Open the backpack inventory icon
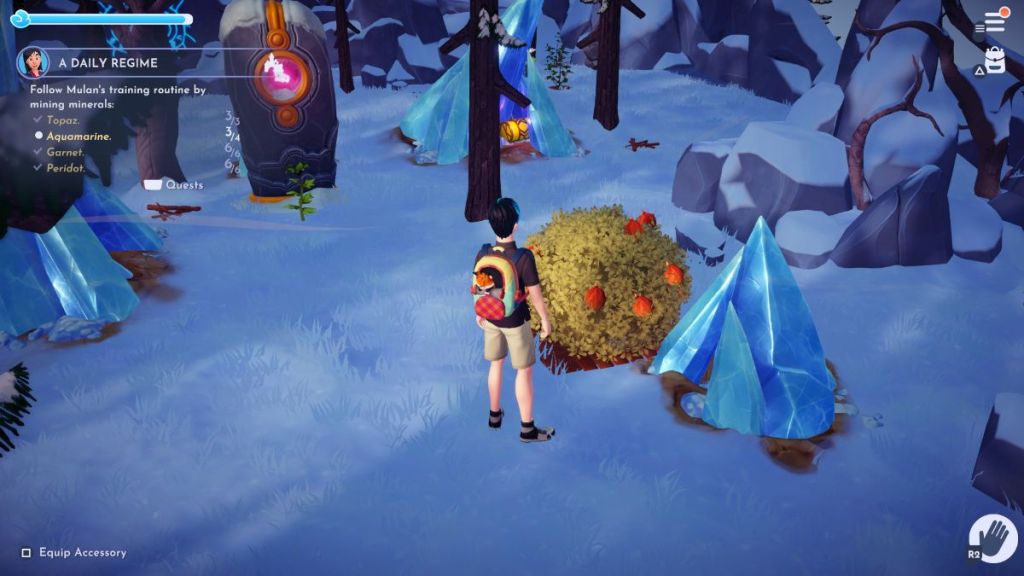 pos(994,62)
